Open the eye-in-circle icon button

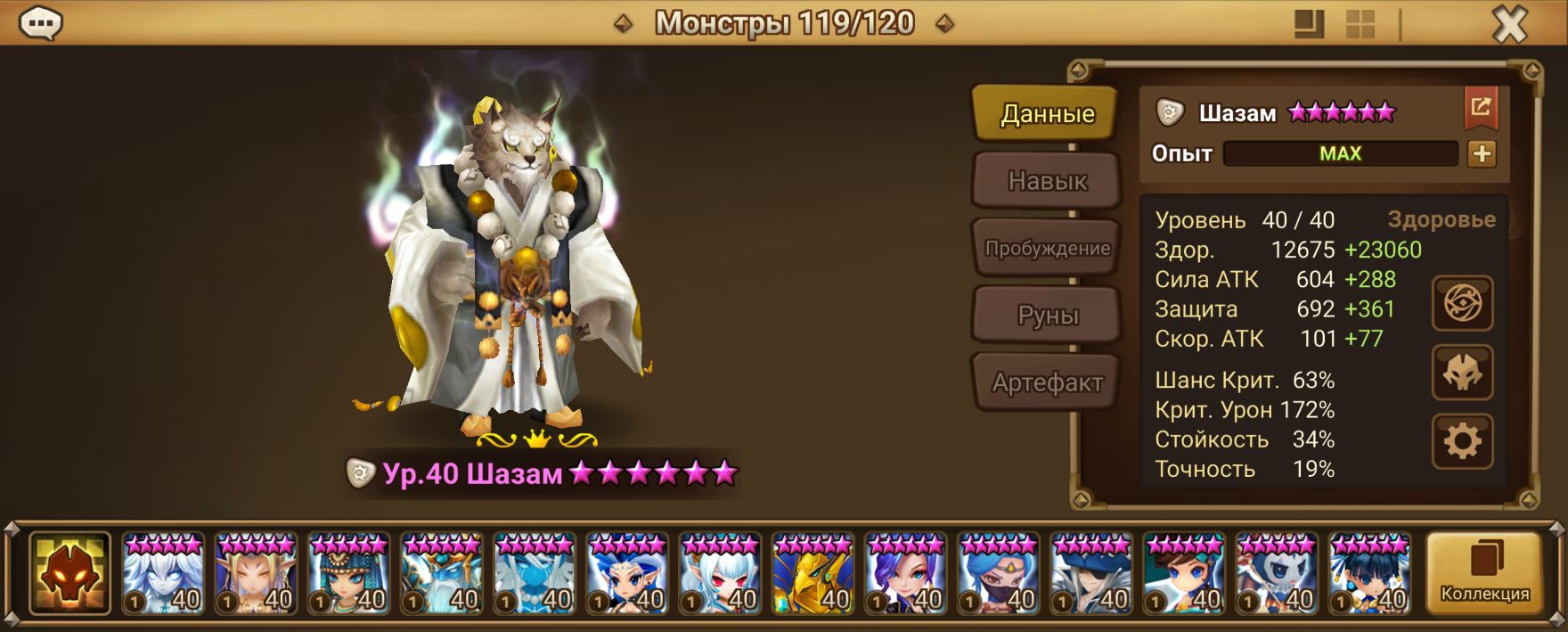(x=1462, y=304)
